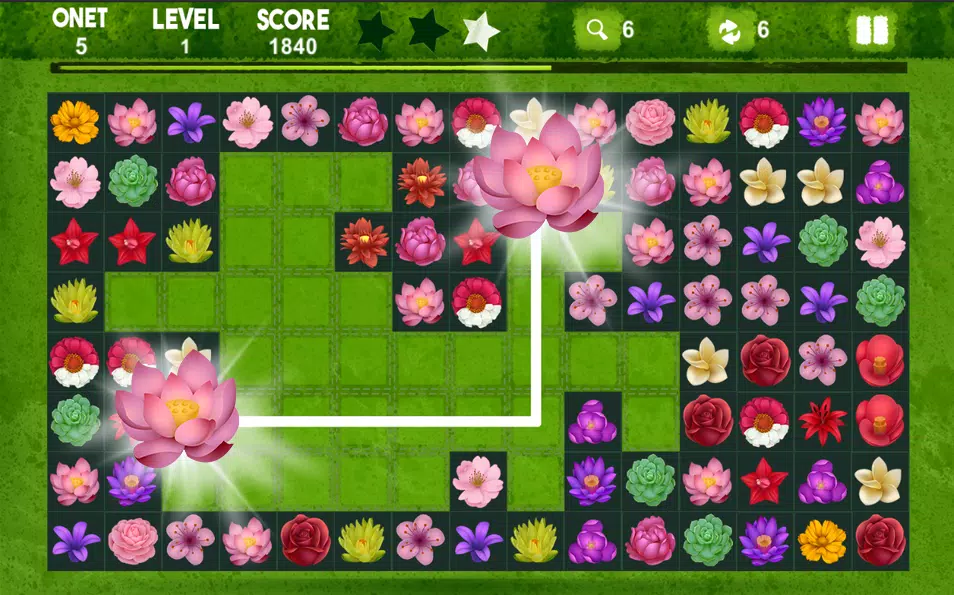Select the red lily tile with thin petals
954x595 pixels.
pyautogui.click(x=822, y=421)
